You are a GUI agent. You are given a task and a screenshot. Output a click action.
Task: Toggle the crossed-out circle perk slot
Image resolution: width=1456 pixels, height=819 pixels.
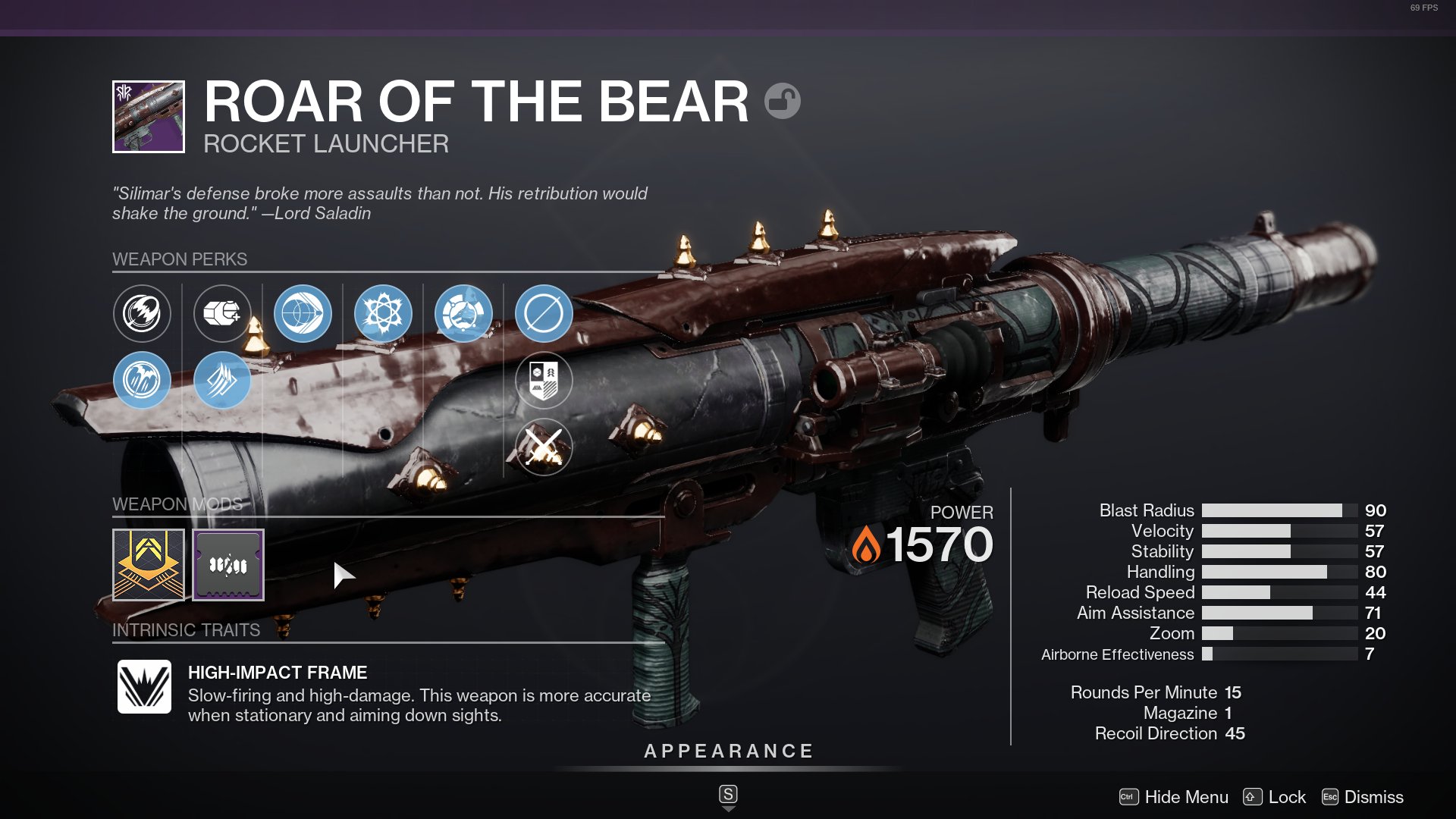pyautogui.click(x=544, y=313)
